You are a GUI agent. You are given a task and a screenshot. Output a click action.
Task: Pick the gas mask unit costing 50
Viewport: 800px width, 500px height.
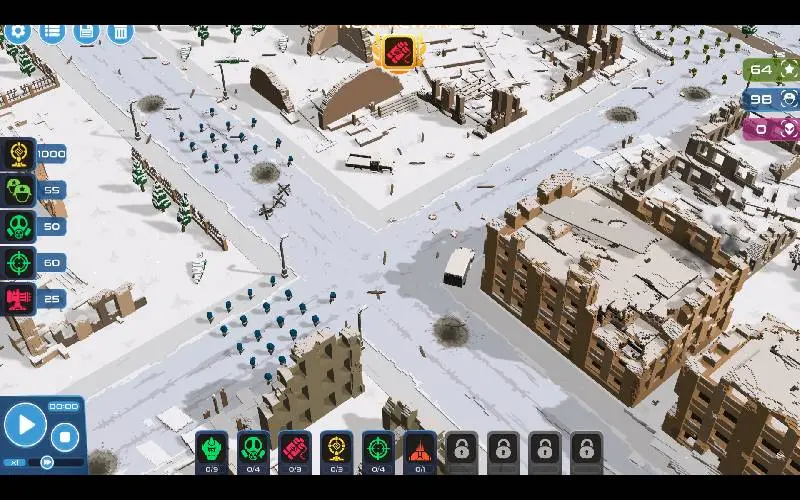pyautogui.click(x=20, y=226)
